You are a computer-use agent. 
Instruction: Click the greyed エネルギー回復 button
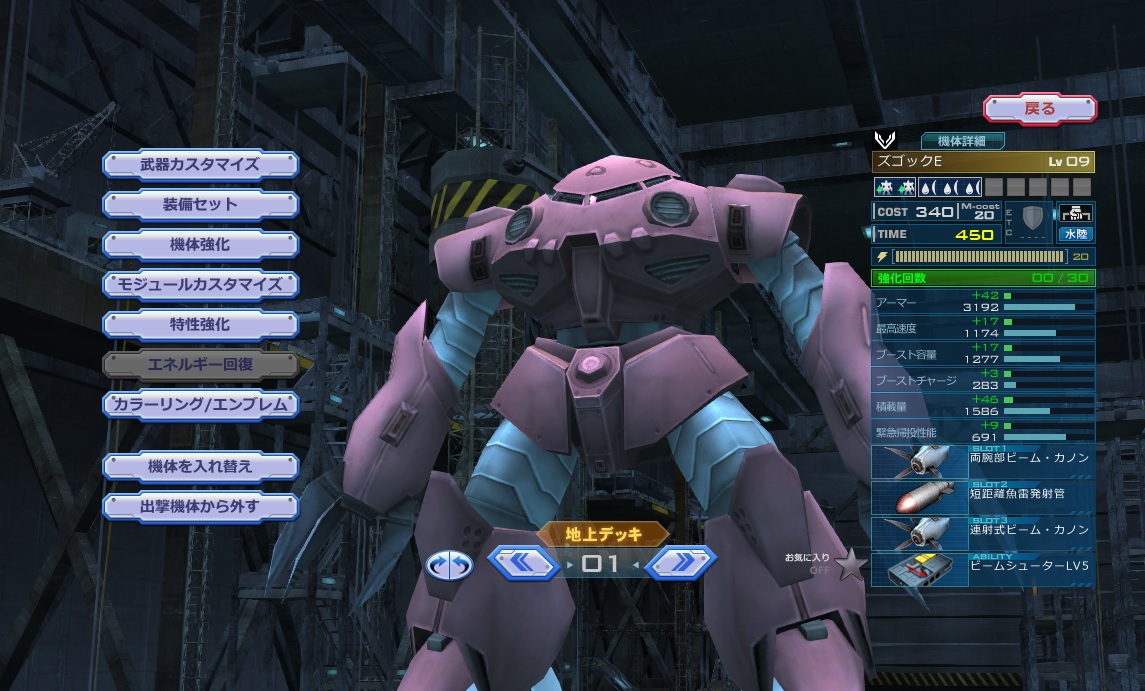coord(200,364)
